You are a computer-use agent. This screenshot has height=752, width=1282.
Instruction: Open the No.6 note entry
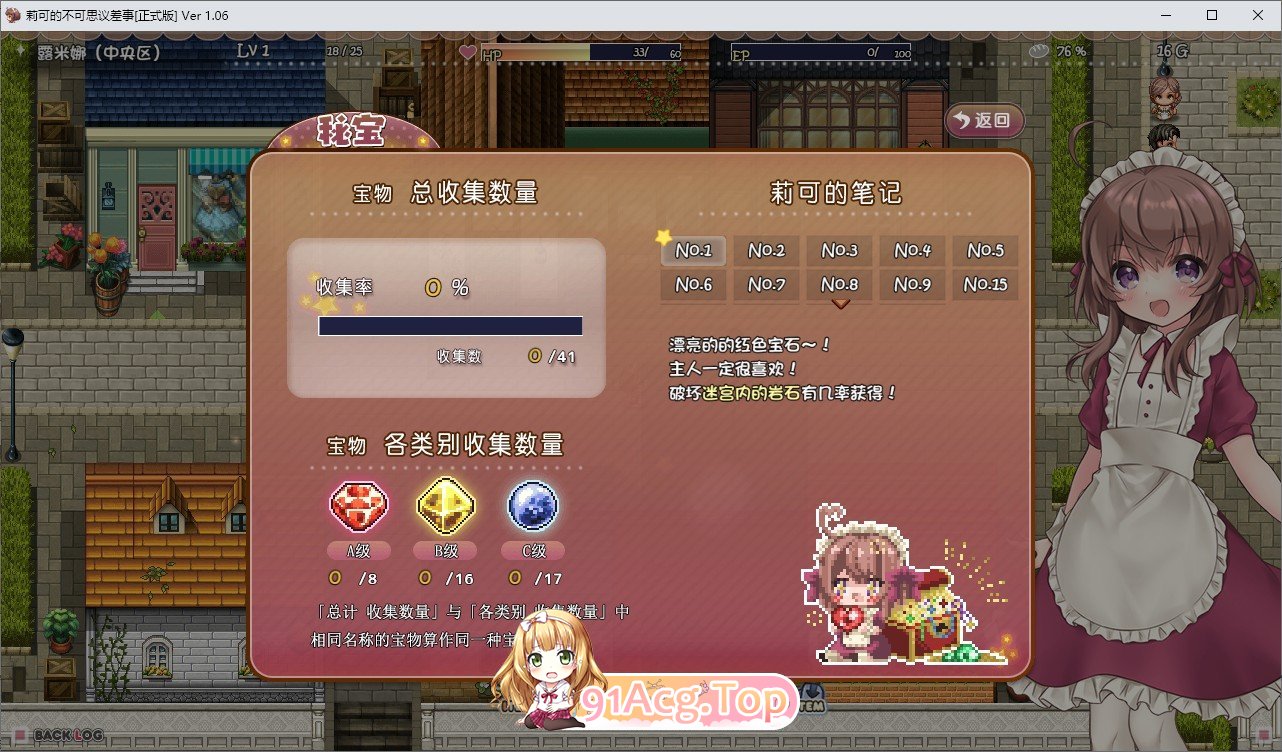[x=693, y=284]
